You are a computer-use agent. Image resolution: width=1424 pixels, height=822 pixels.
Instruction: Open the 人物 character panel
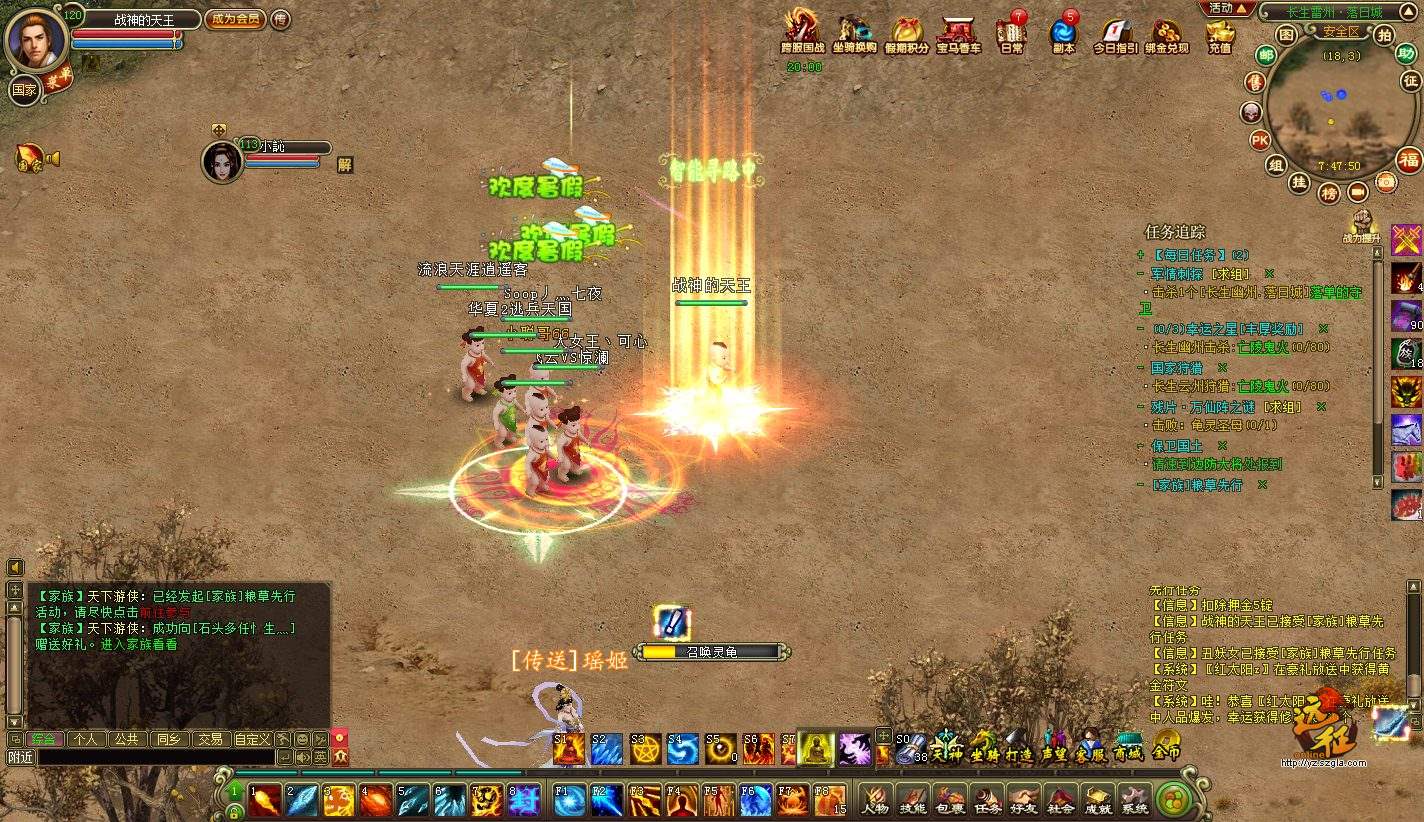tap(875, 800)
